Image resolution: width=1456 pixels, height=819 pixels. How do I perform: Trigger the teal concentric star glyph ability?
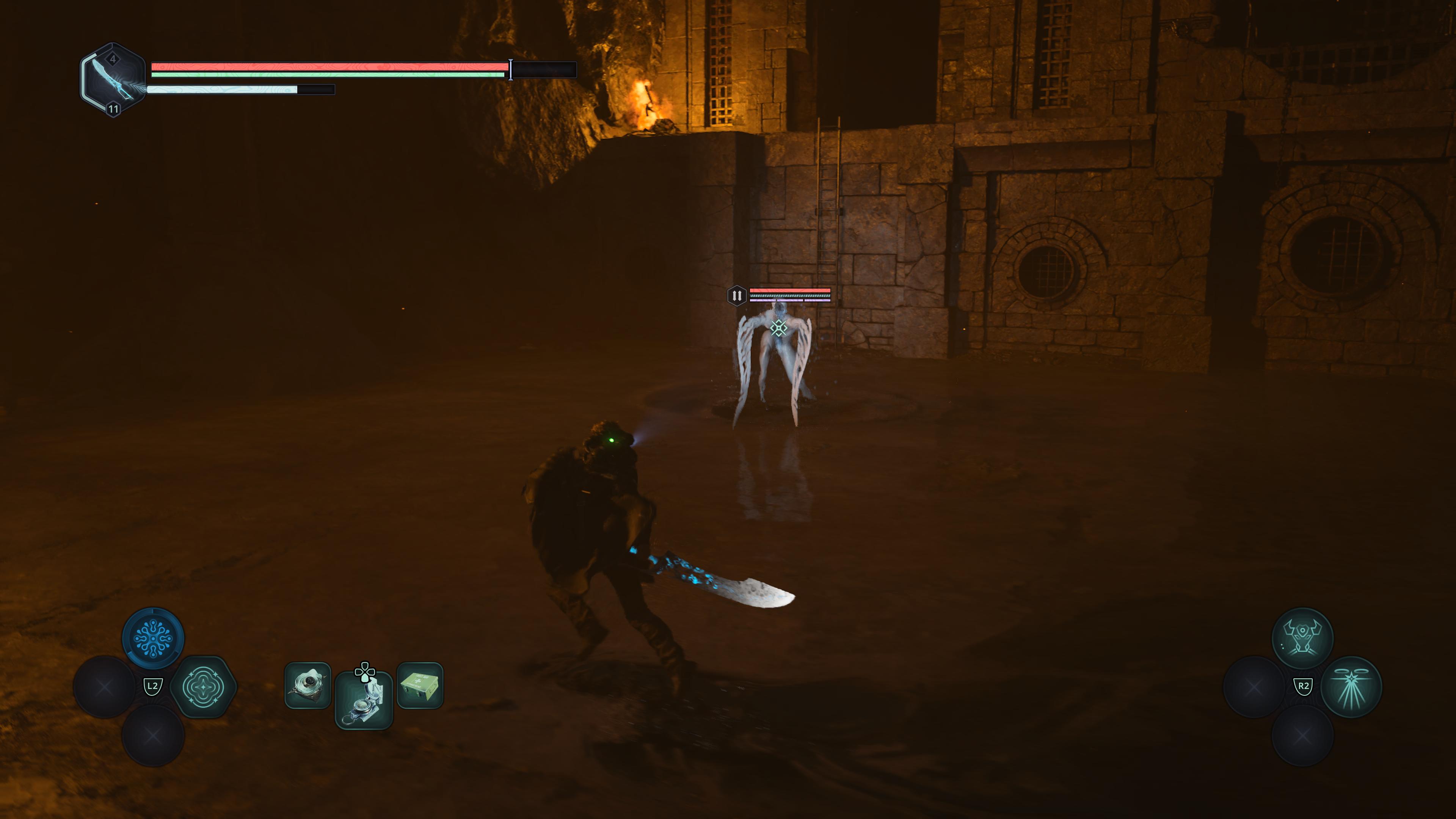pyautogui.click(x=203, y=687)
